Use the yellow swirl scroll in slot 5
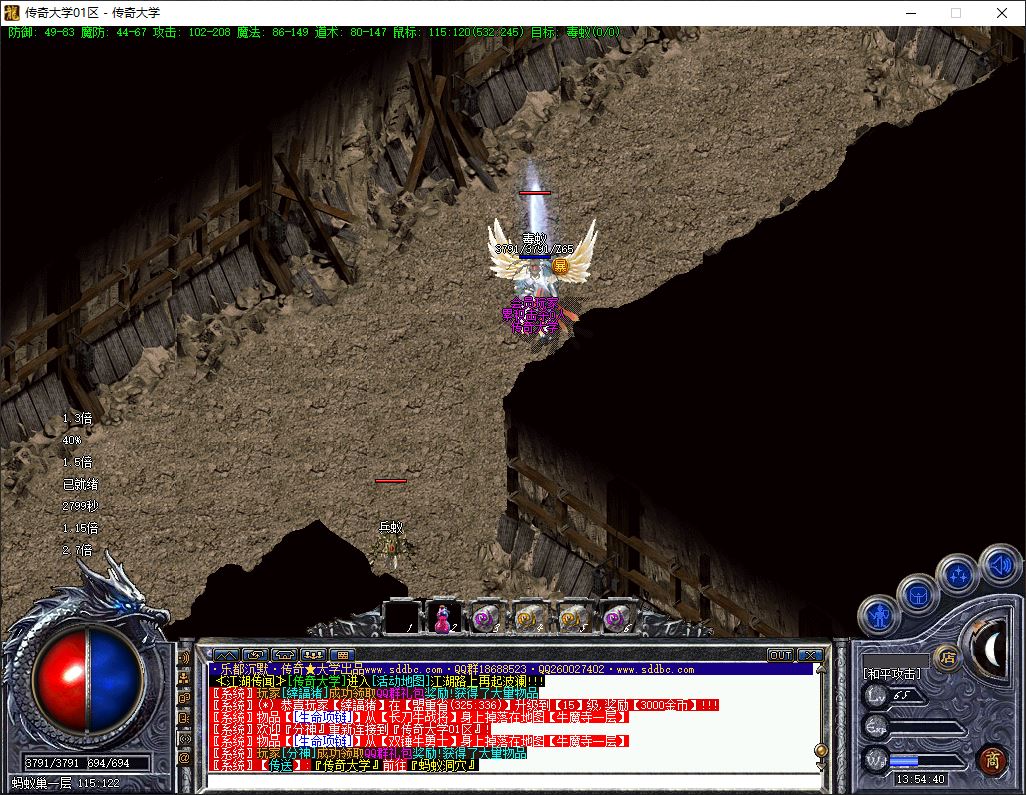This screenshot has height=795, width=1026. pos(573,617)
